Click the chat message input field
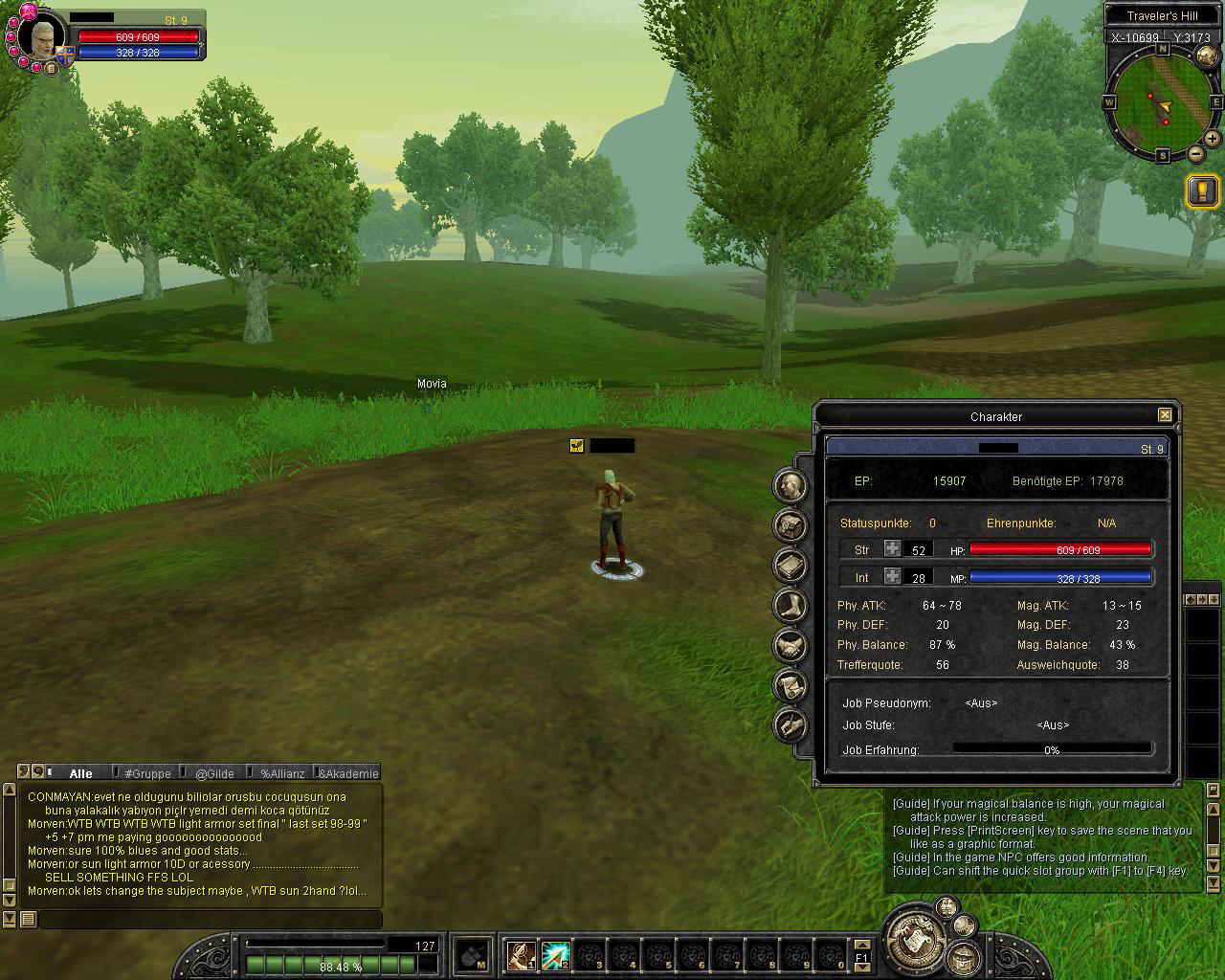Image resolution: width=1225 pixels, height=980 pixels. coord(211,920)
